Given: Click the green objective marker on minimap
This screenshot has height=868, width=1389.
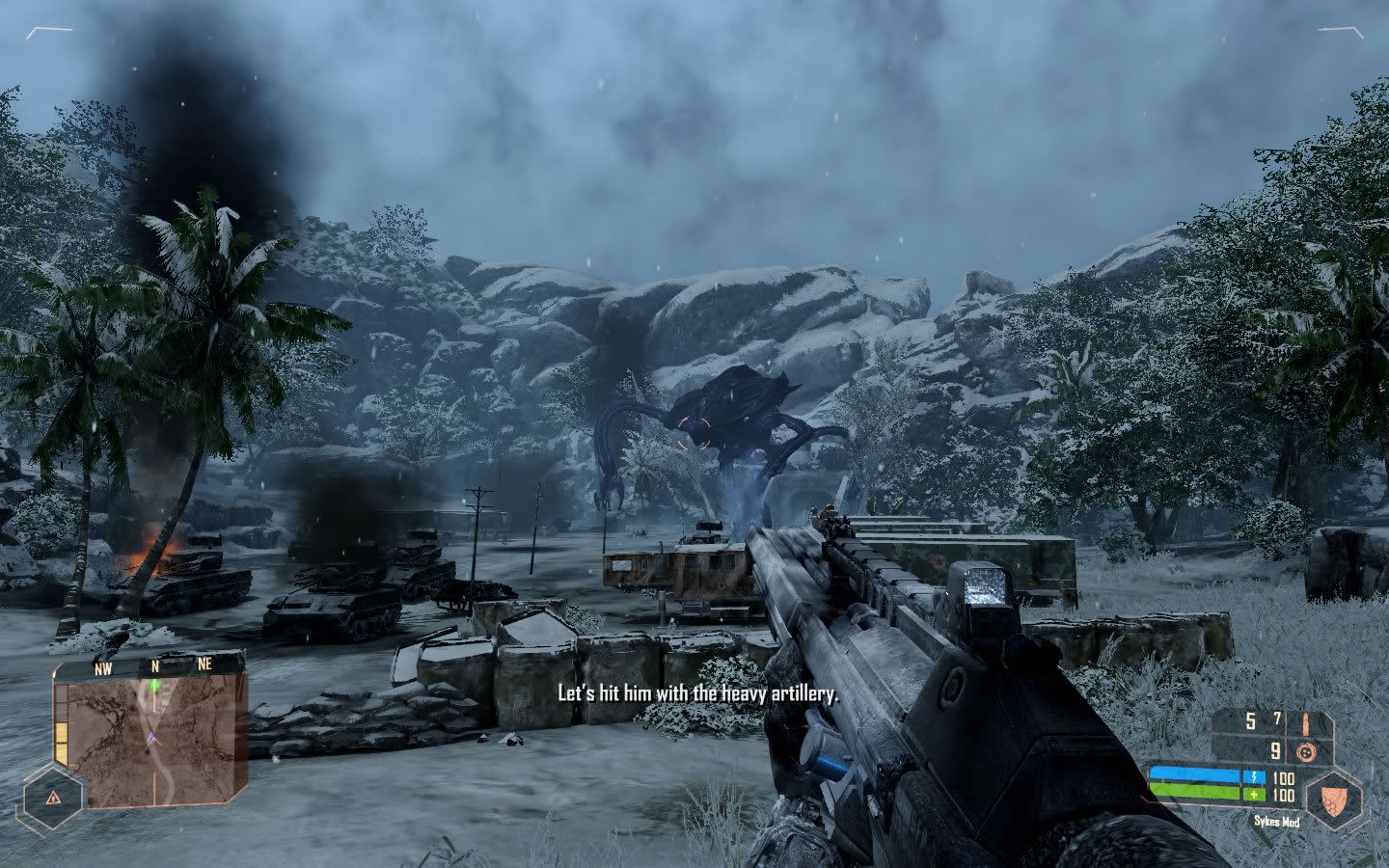Looking at the screenshot, I should [154, 686].
